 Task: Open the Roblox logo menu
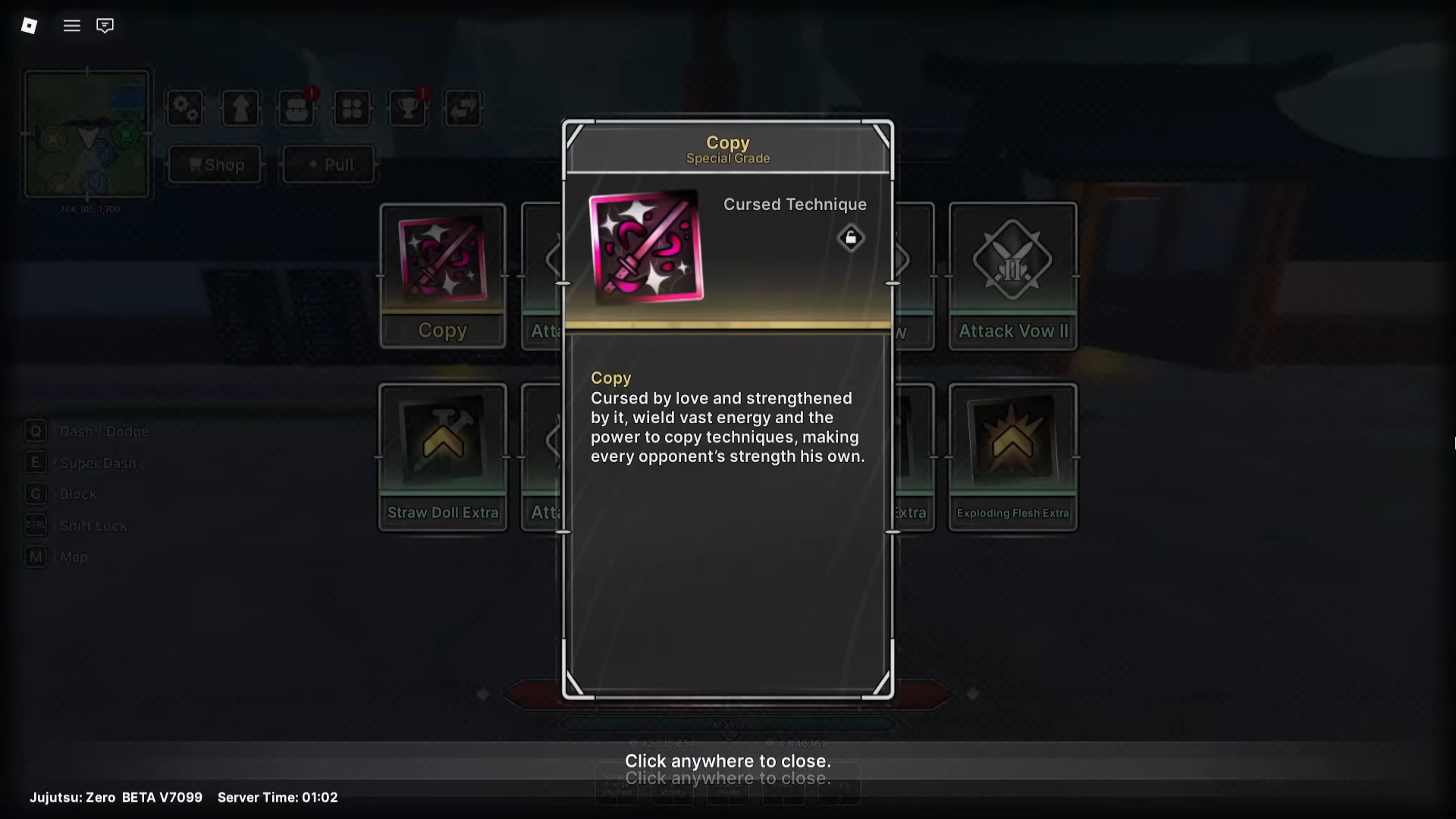pyautogui.click(x=29, y=26)
